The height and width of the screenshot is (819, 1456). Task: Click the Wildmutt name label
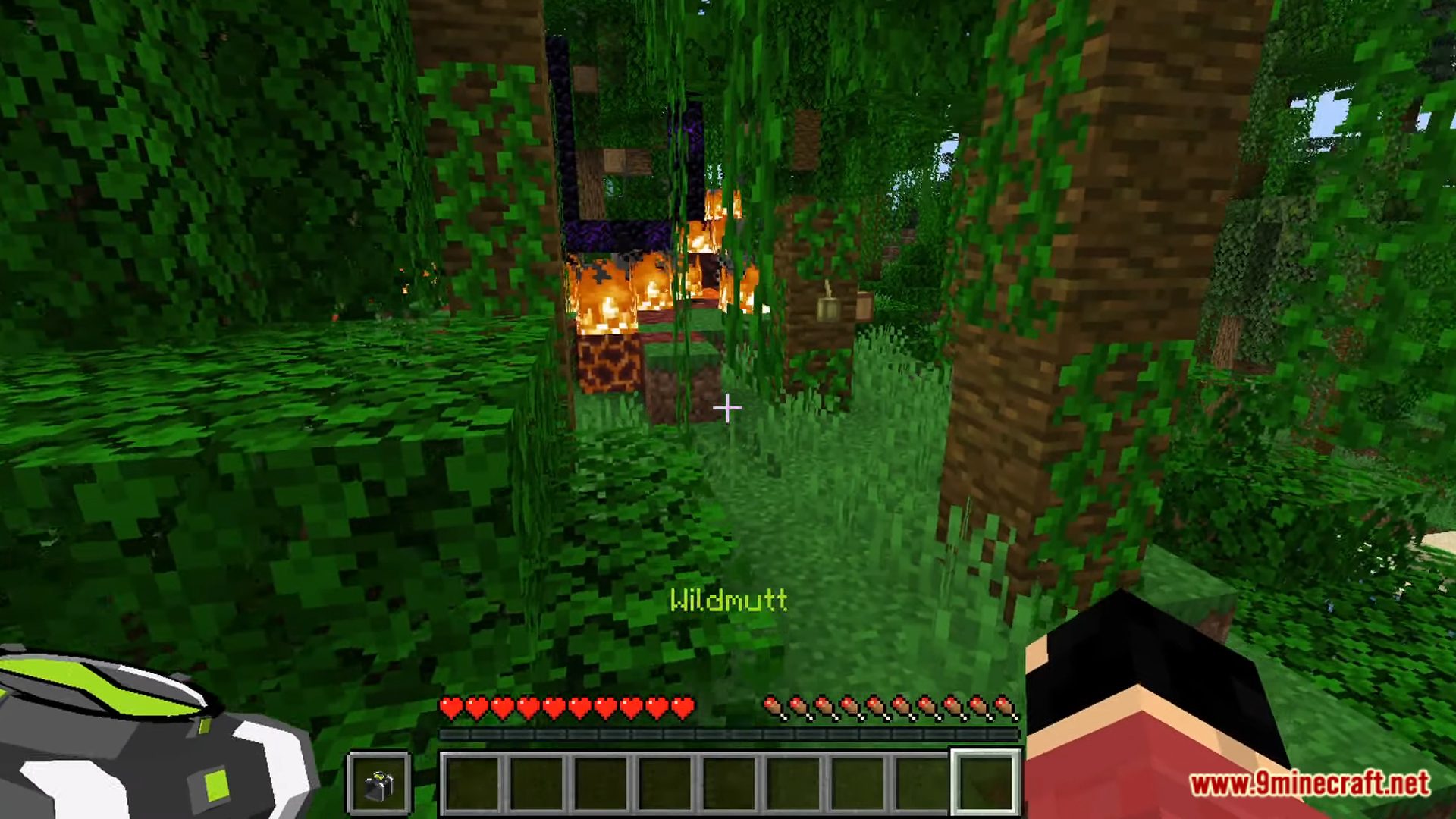coord(730,601)
